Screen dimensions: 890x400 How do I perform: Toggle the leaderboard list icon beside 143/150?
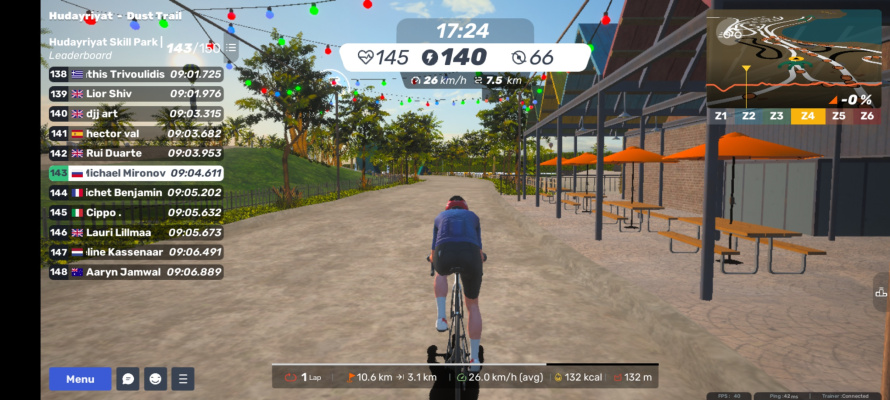pos(232,48)
